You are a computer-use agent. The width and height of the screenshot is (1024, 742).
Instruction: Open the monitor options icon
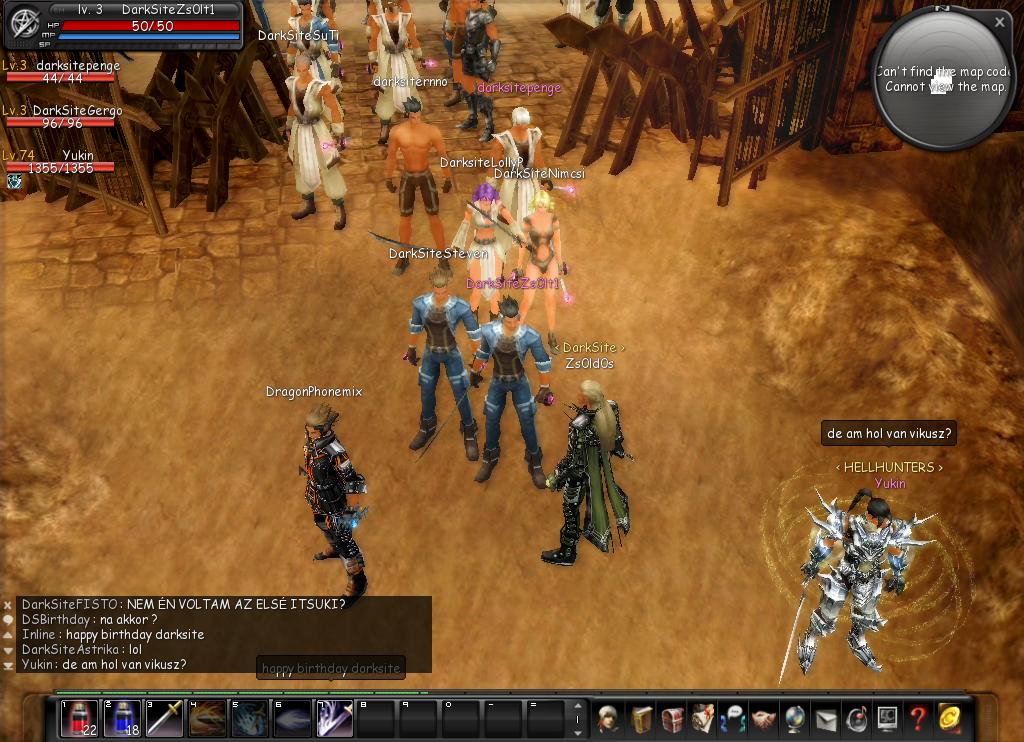click(887, 718)
